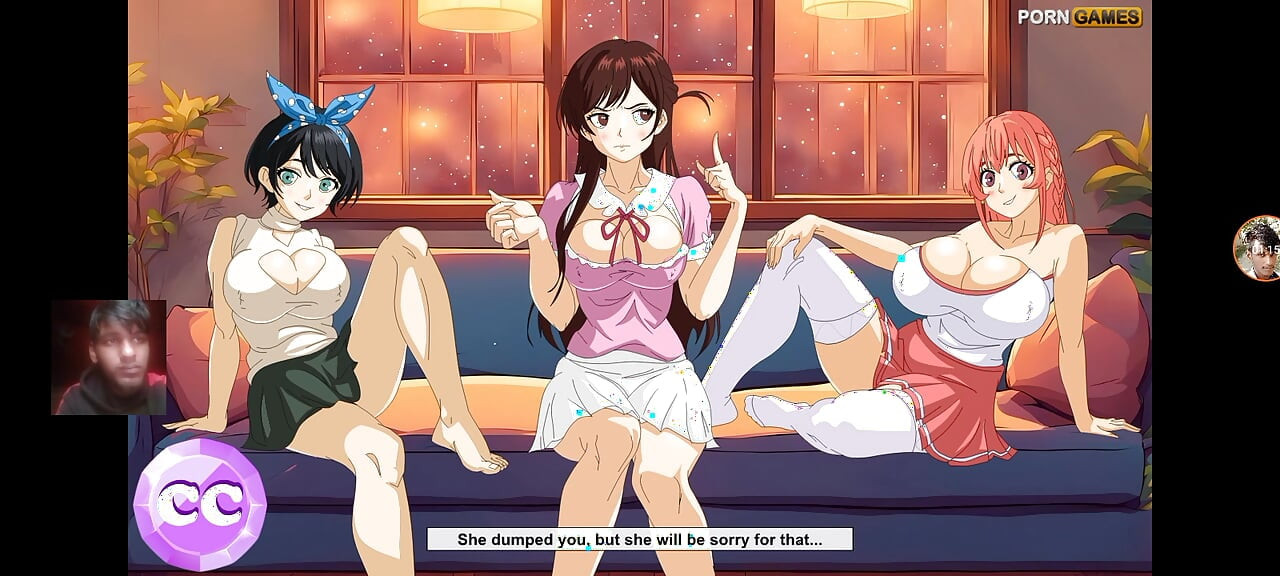Screen dimensions: 1280x576
Task: Tap the purple CC gem button
Action: (200, 504)
